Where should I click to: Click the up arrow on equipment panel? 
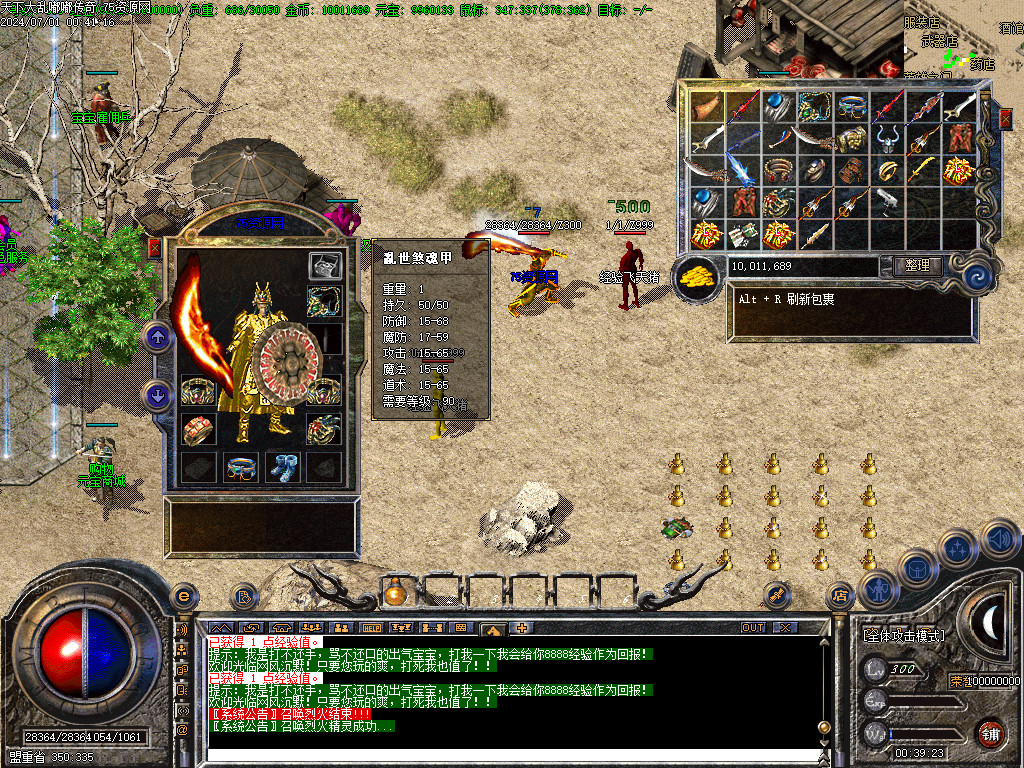pos(157,337)
